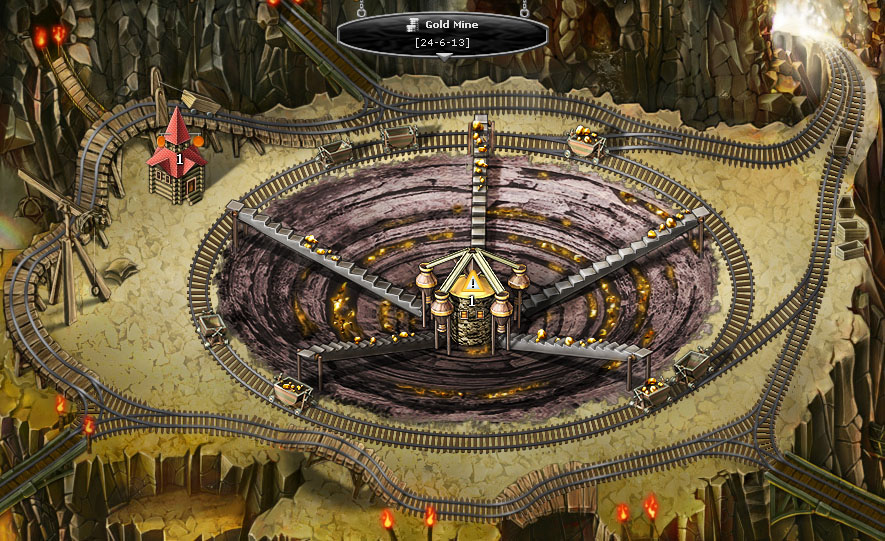The width and height of the screenshot is (885, 541).
Task: Select the red-roofed level 1 cabin building
Action: (x=177, y=159)
